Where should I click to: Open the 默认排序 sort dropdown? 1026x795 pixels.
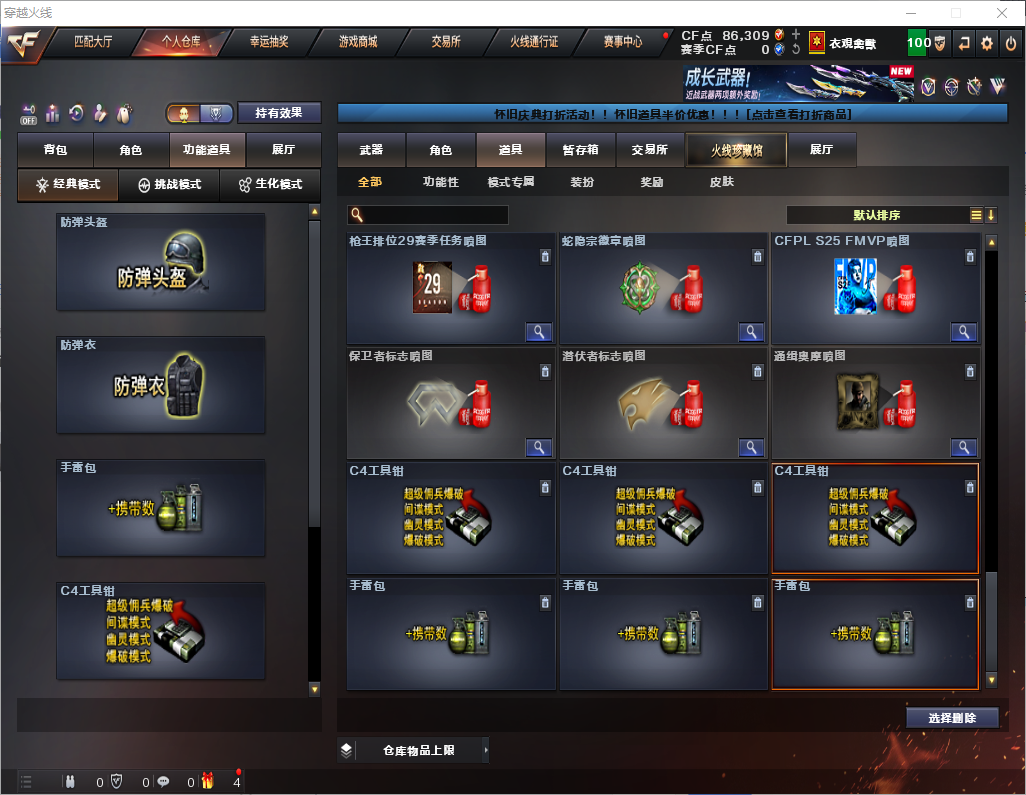tap(876, 215)
